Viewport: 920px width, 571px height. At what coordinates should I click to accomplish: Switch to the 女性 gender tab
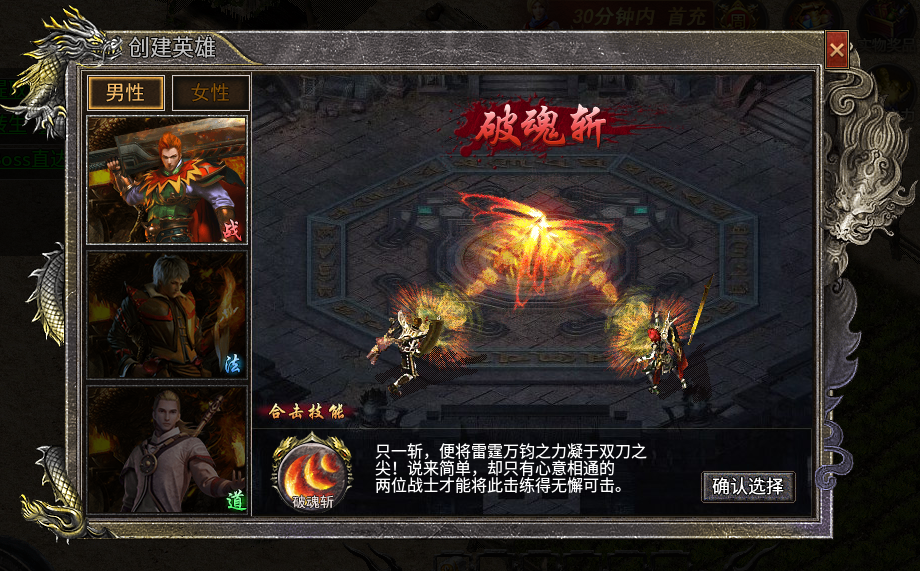(x=210, y=93)
